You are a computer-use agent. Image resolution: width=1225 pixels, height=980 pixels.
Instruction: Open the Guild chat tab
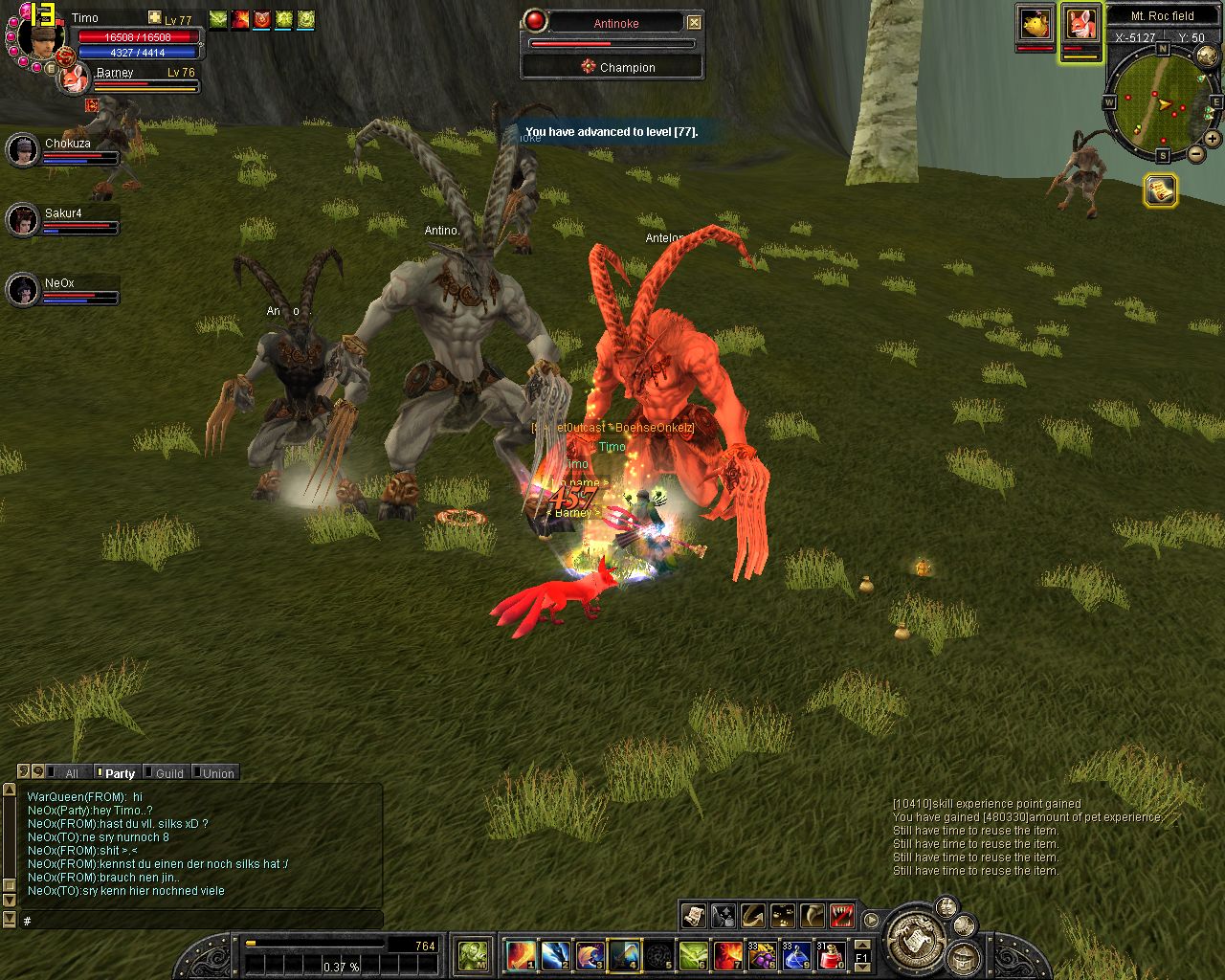pyautogui.click(x=168, y=773)
